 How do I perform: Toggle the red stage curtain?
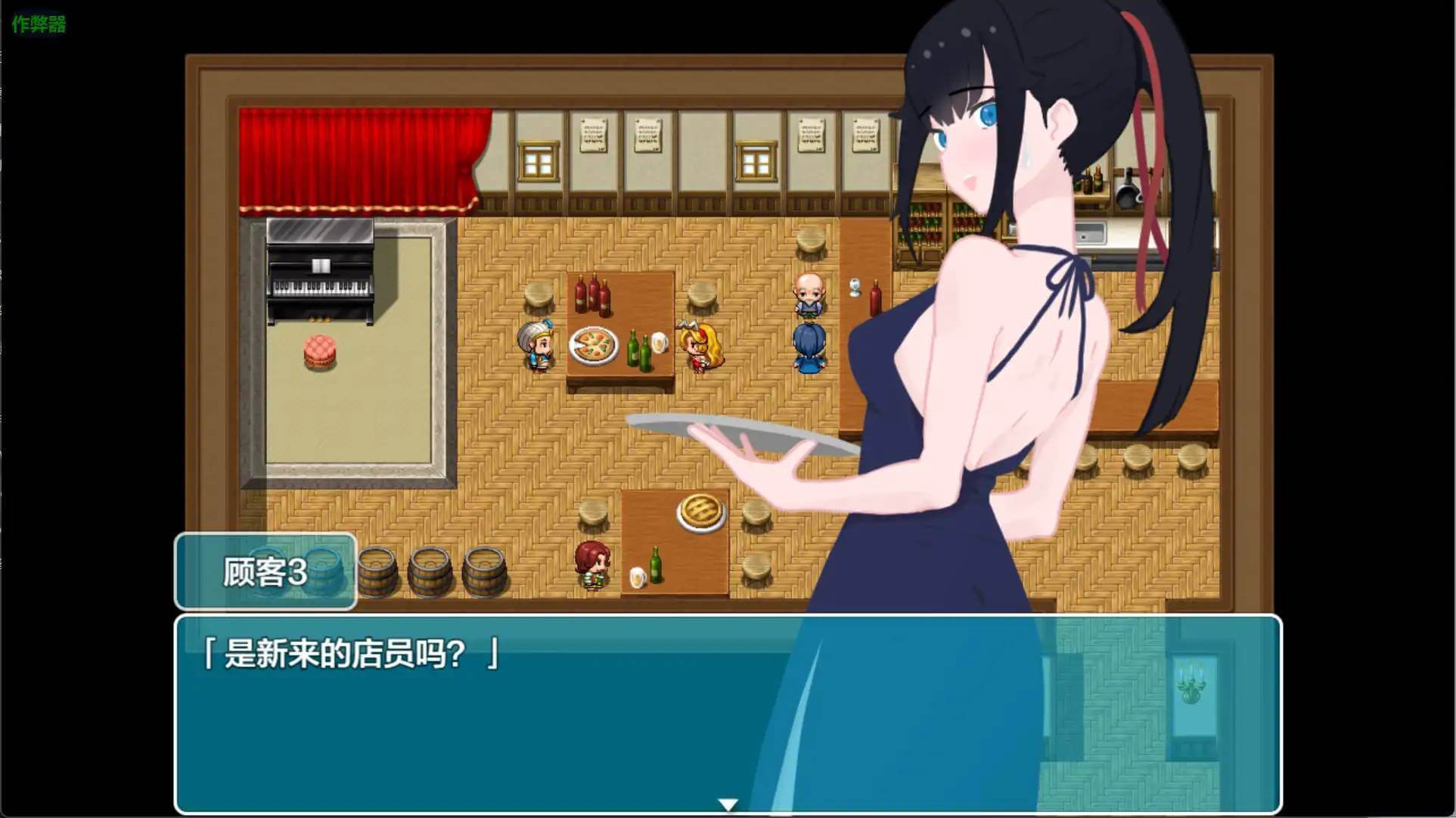point(355,159)
